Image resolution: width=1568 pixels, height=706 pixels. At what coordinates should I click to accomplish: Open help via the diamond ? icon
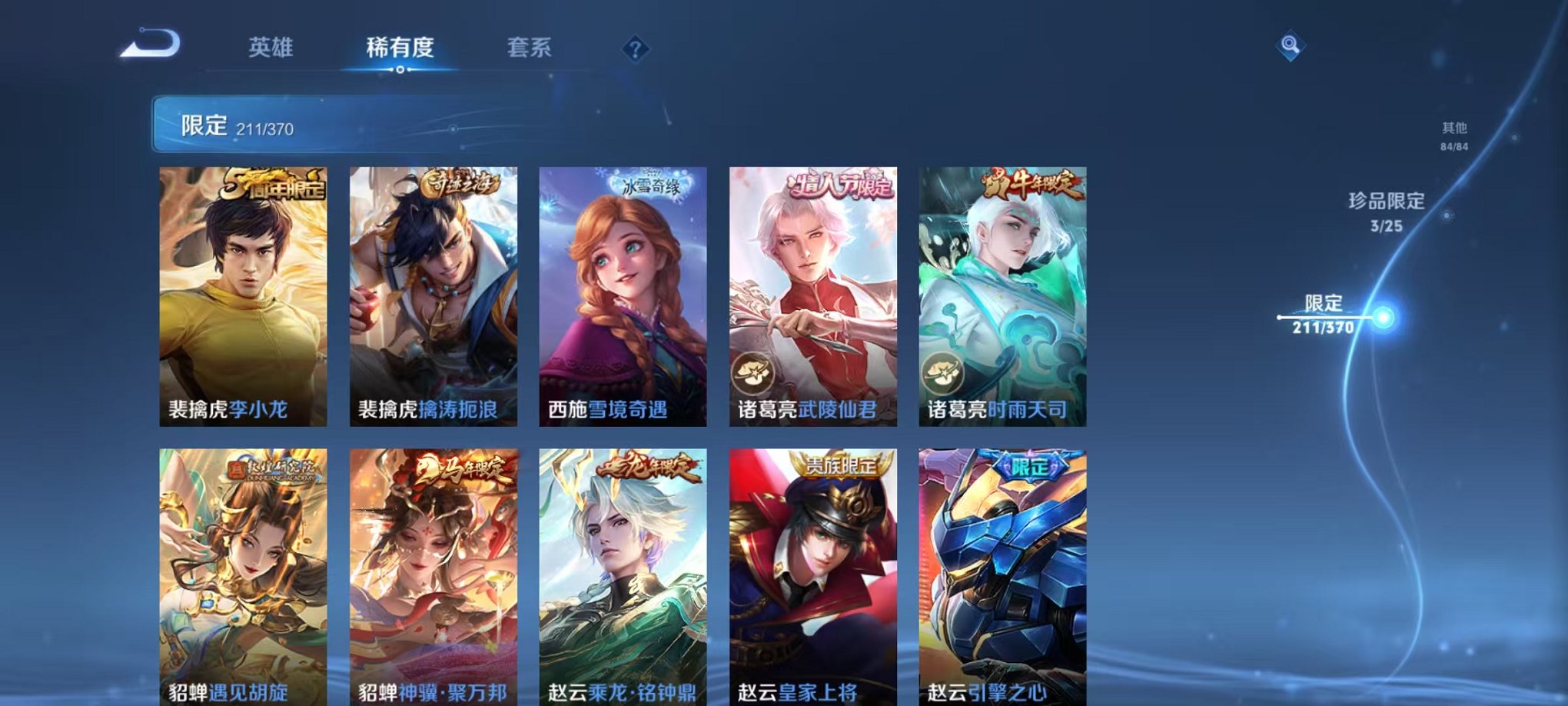pos(633,50)
